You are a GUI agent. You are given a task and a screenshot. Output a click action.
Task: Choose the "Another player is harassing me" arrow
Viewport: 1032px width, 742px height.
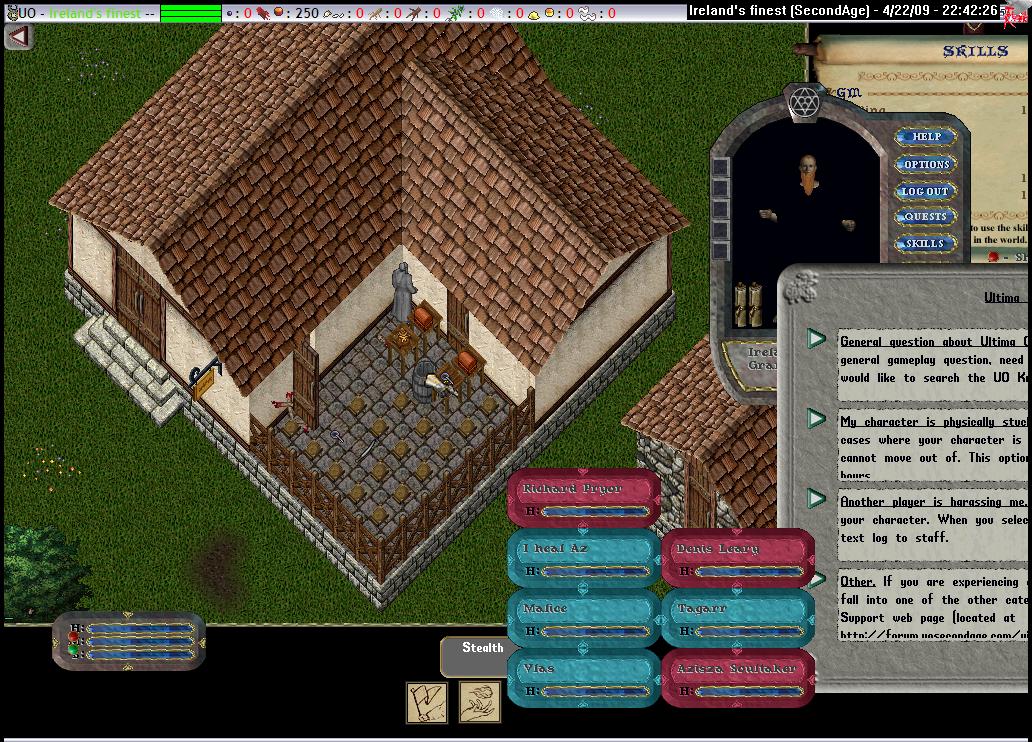pyautogui.click(x=817, y=499)
